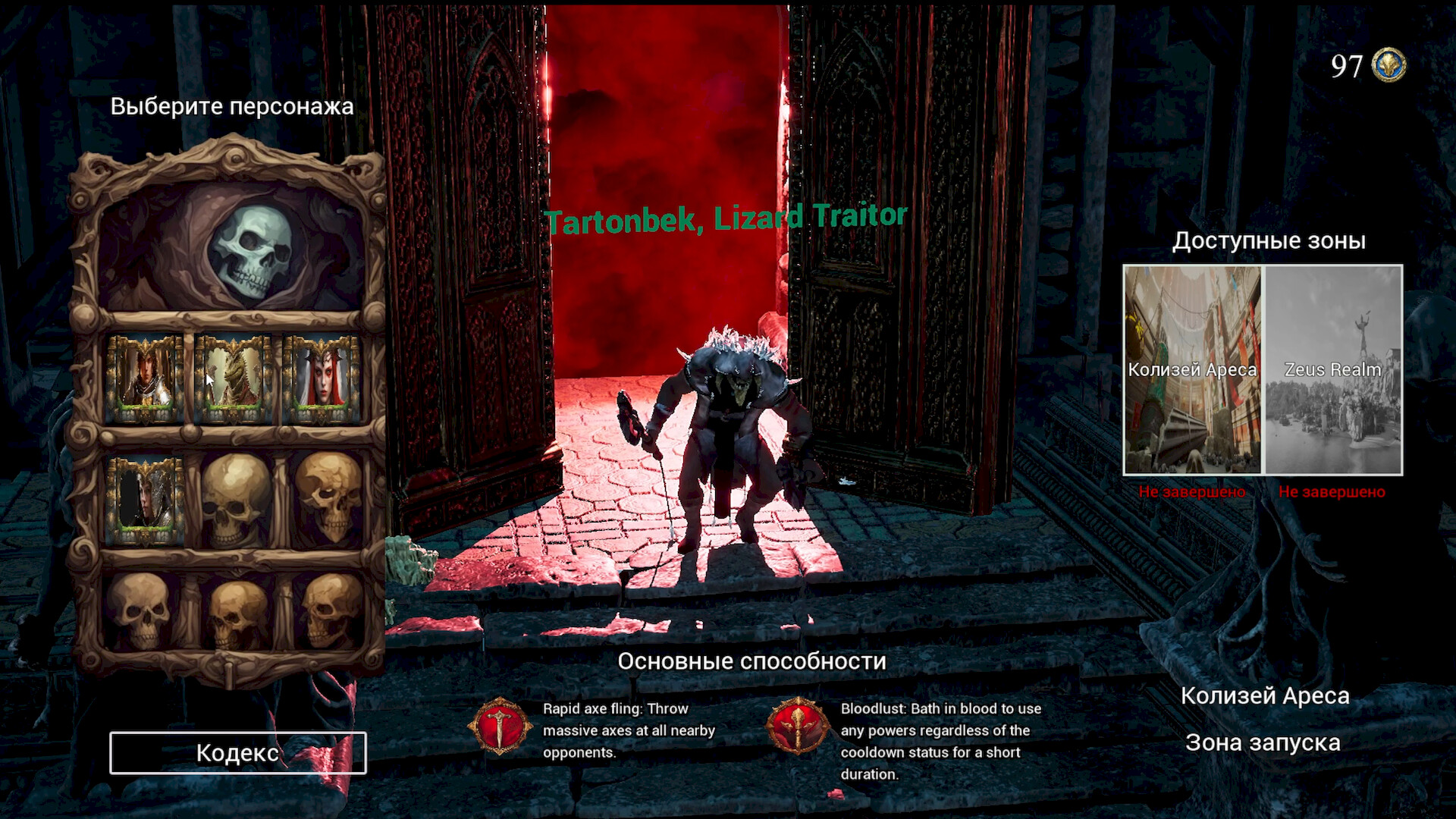Click the Зона запуска button

pos(1263,742)
